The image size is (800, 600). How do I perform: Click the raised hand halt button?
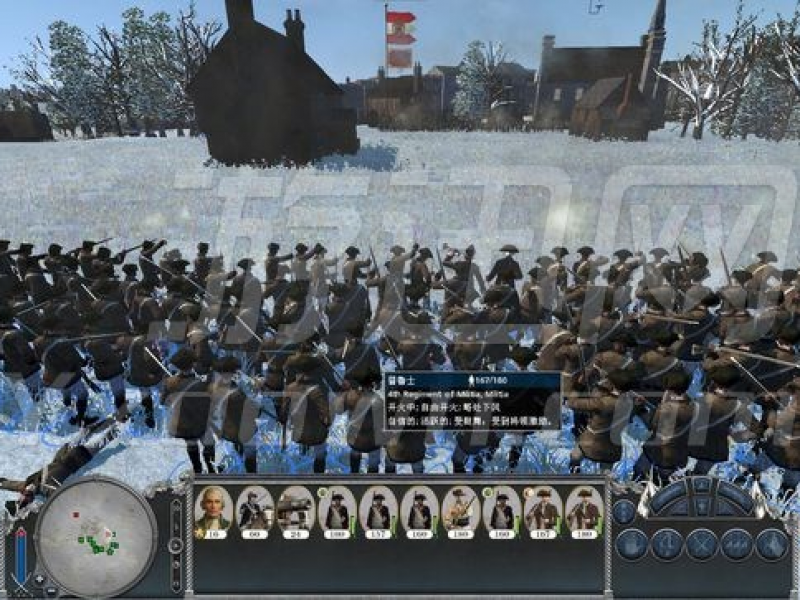tap(631, 544)
